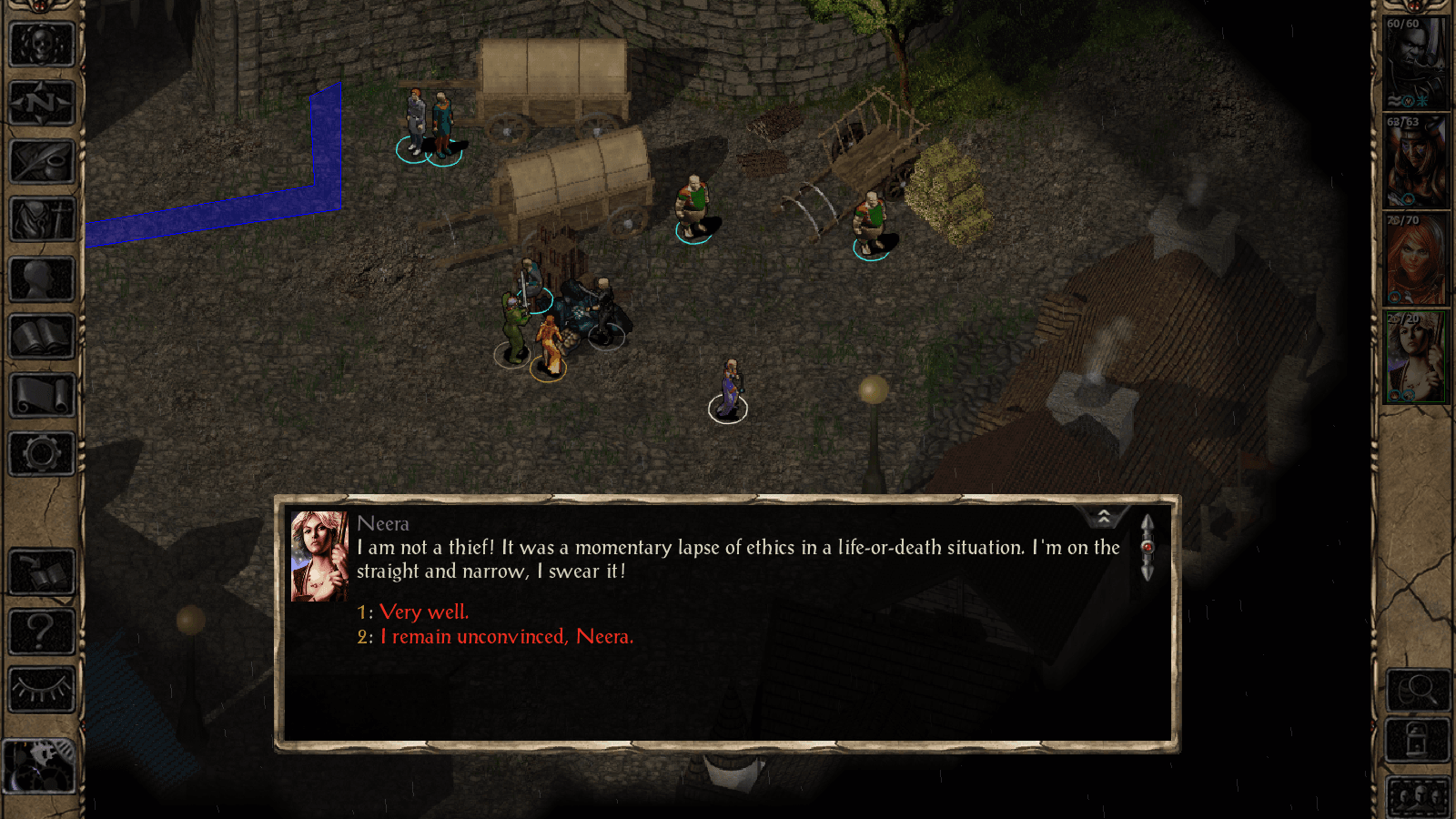Open the area map via compass icon
This screenshot has height=819, width=1456.
pos(41,103)
